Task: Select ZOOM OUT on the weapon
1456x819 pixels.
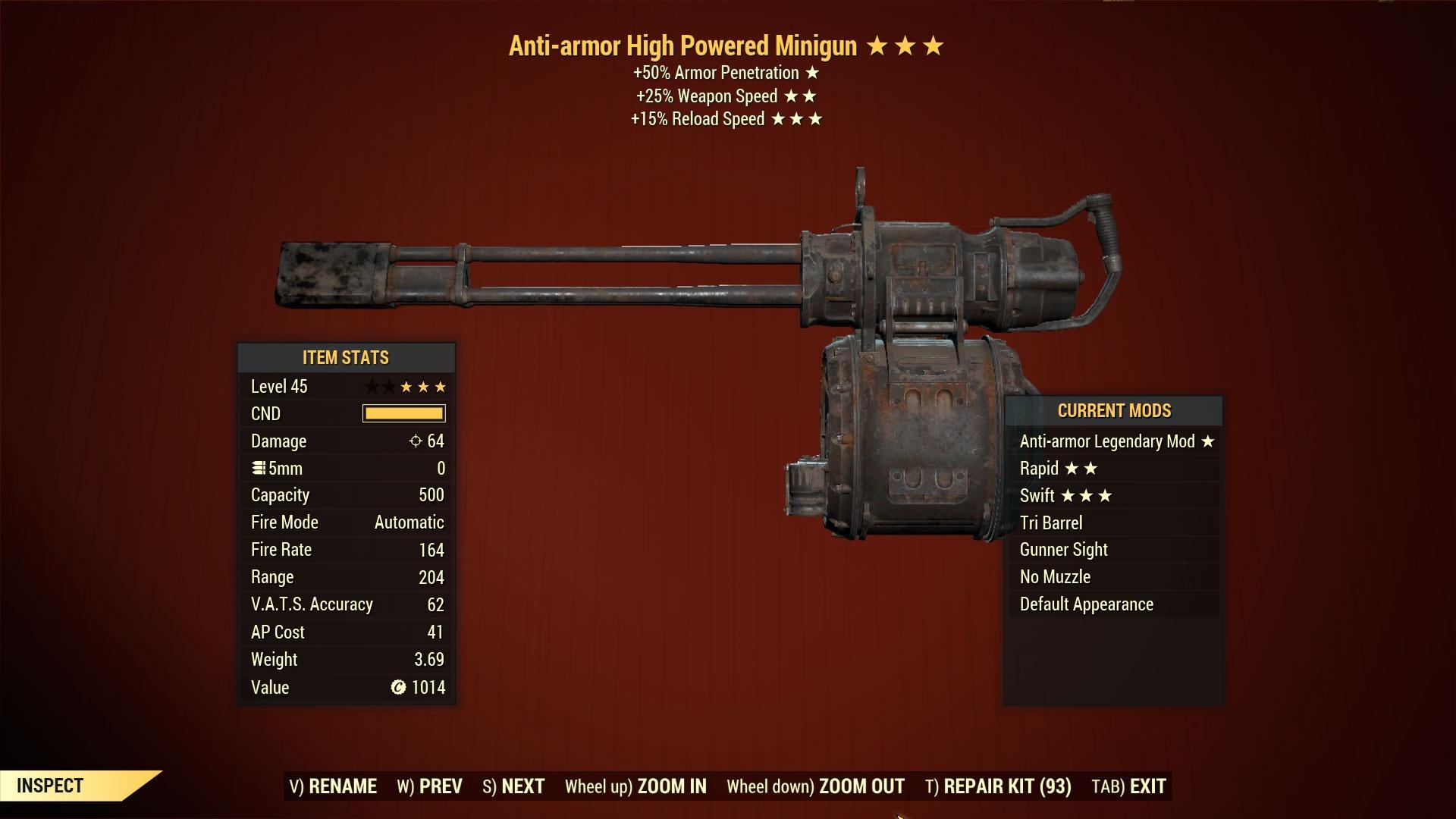Action: (x=815, y=786)
